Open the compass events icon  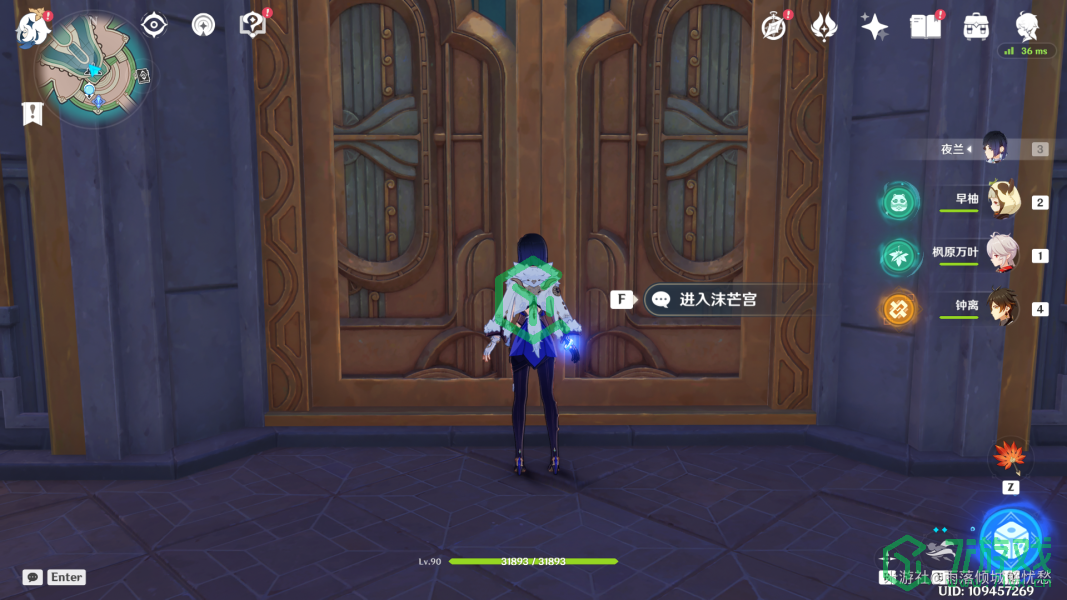coord(773,27)
